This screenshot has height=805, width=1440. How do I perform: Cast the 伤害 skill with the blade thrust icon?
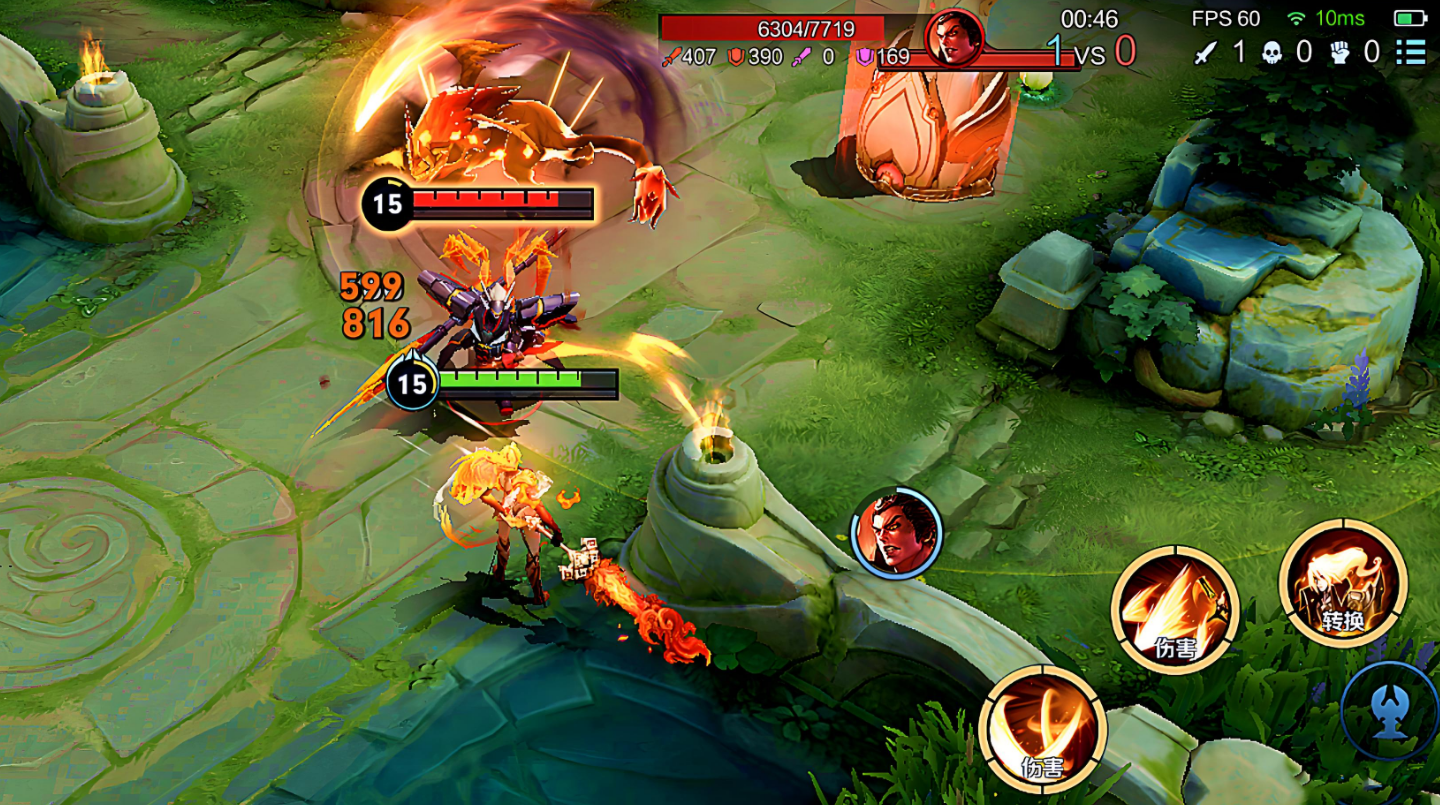1175,609
